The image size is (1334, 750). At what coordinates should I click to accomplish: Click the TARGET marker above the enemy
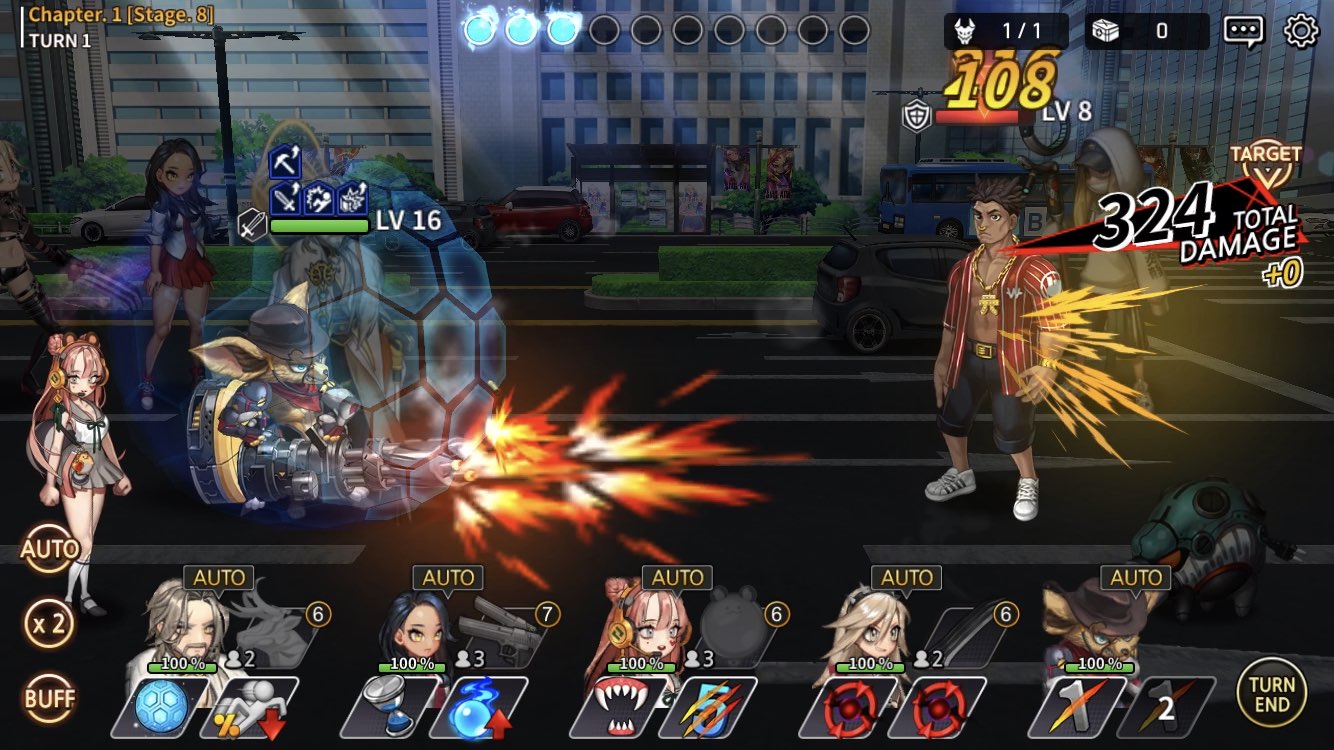tap(1265, 158)
